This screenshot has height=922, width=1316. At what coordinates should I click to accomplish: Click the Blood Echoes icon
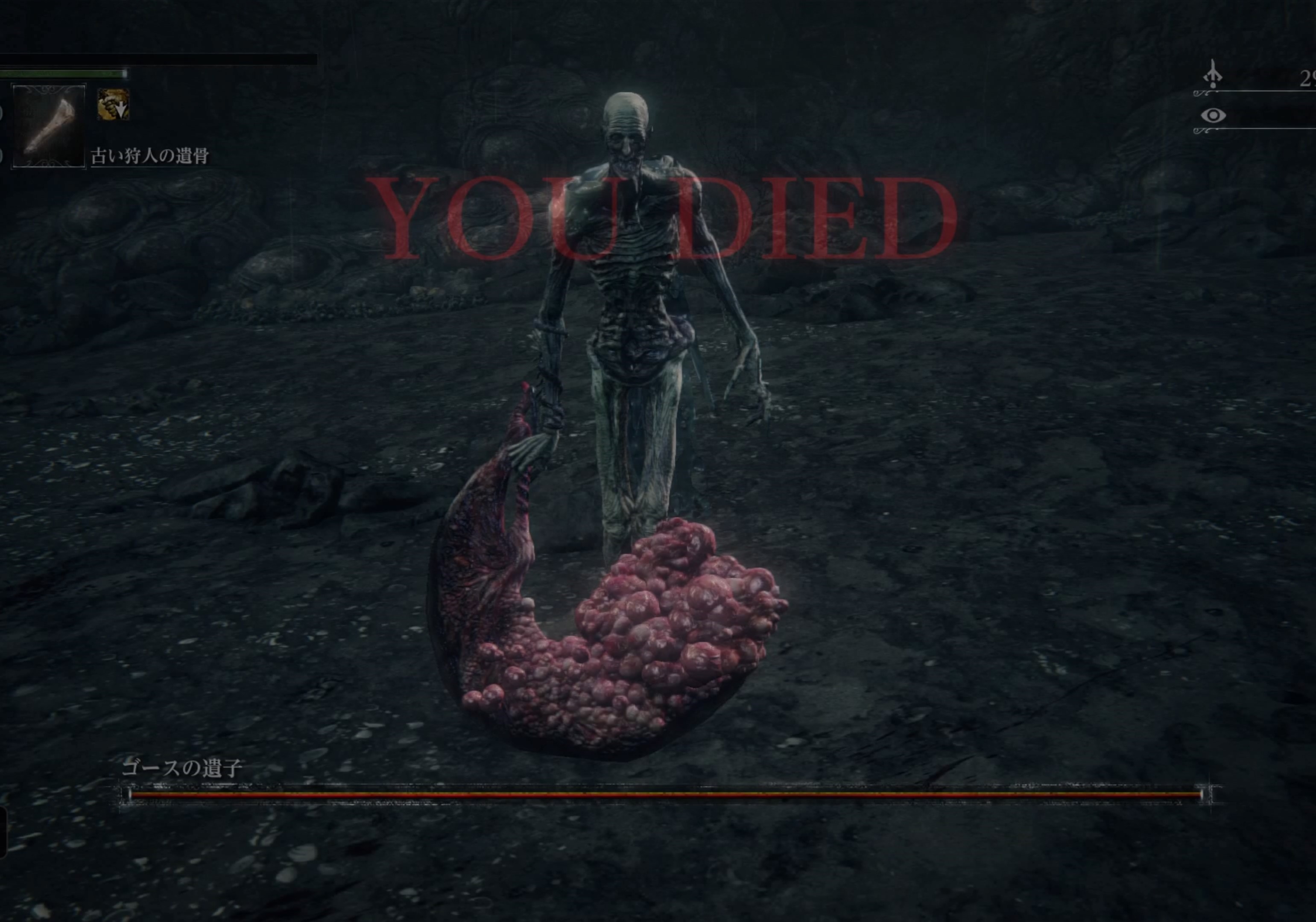(1212, 76)
